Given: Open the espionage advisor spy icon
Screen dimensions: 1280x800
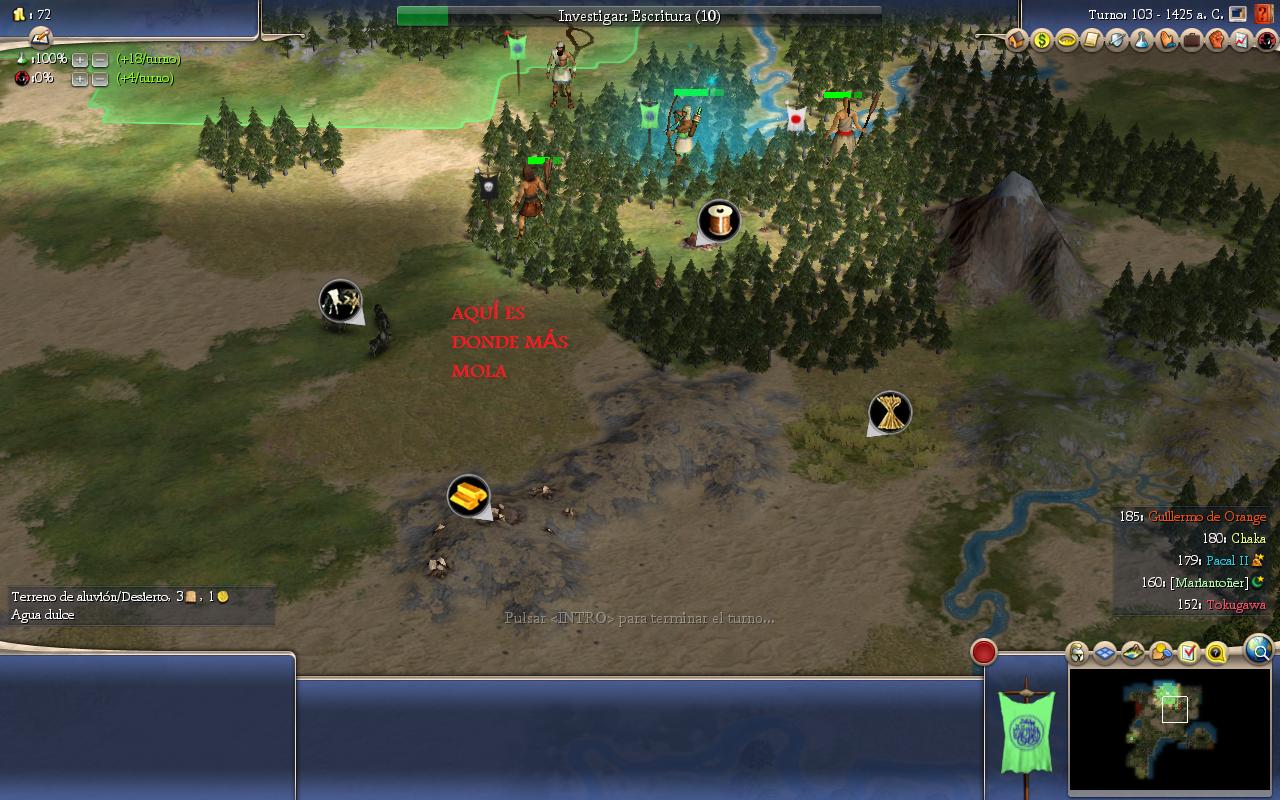Looking at the screenshot, I should 1265,41.
